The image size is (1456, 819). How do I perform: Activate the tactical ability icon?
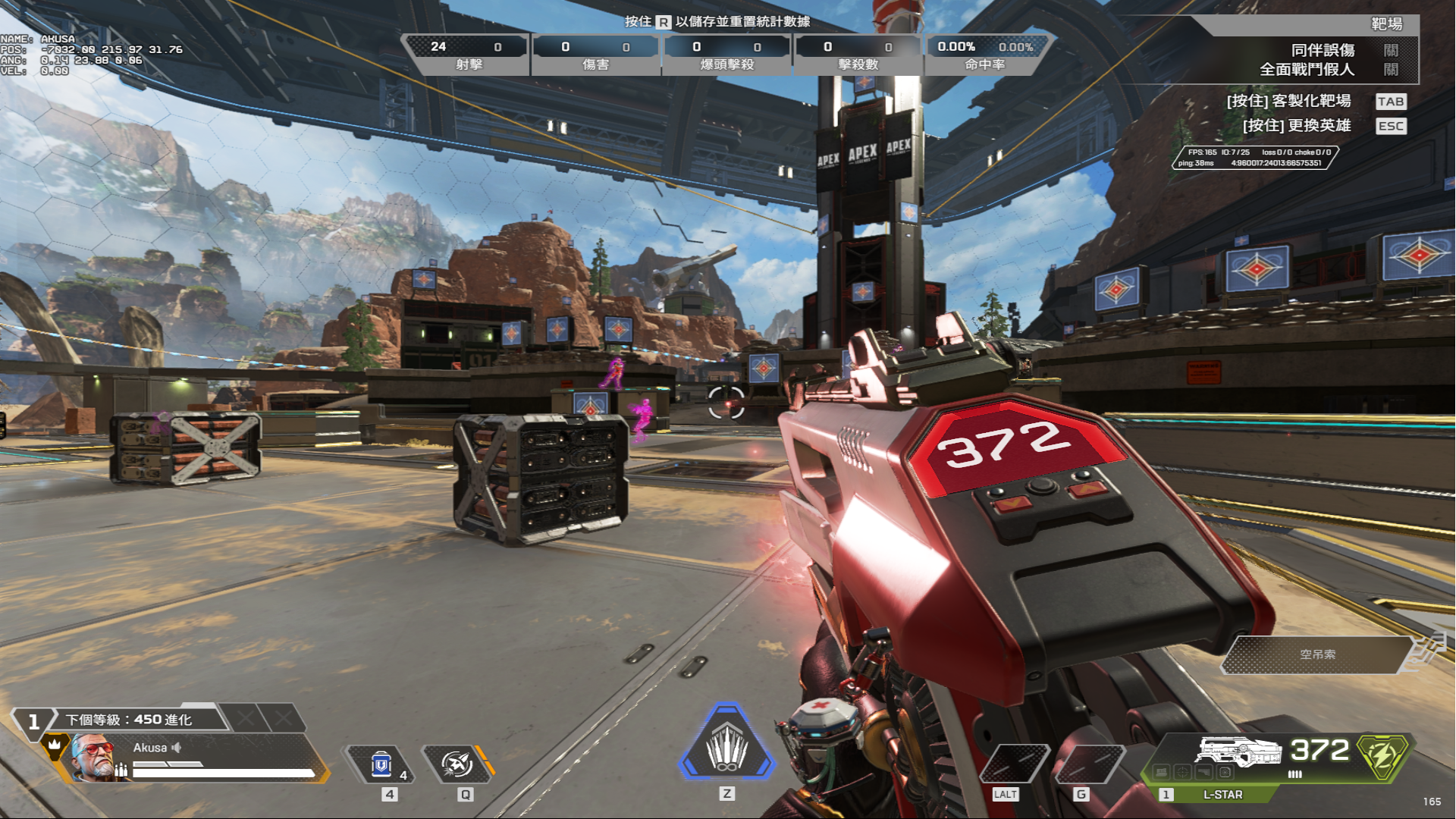tap(457, 764)
